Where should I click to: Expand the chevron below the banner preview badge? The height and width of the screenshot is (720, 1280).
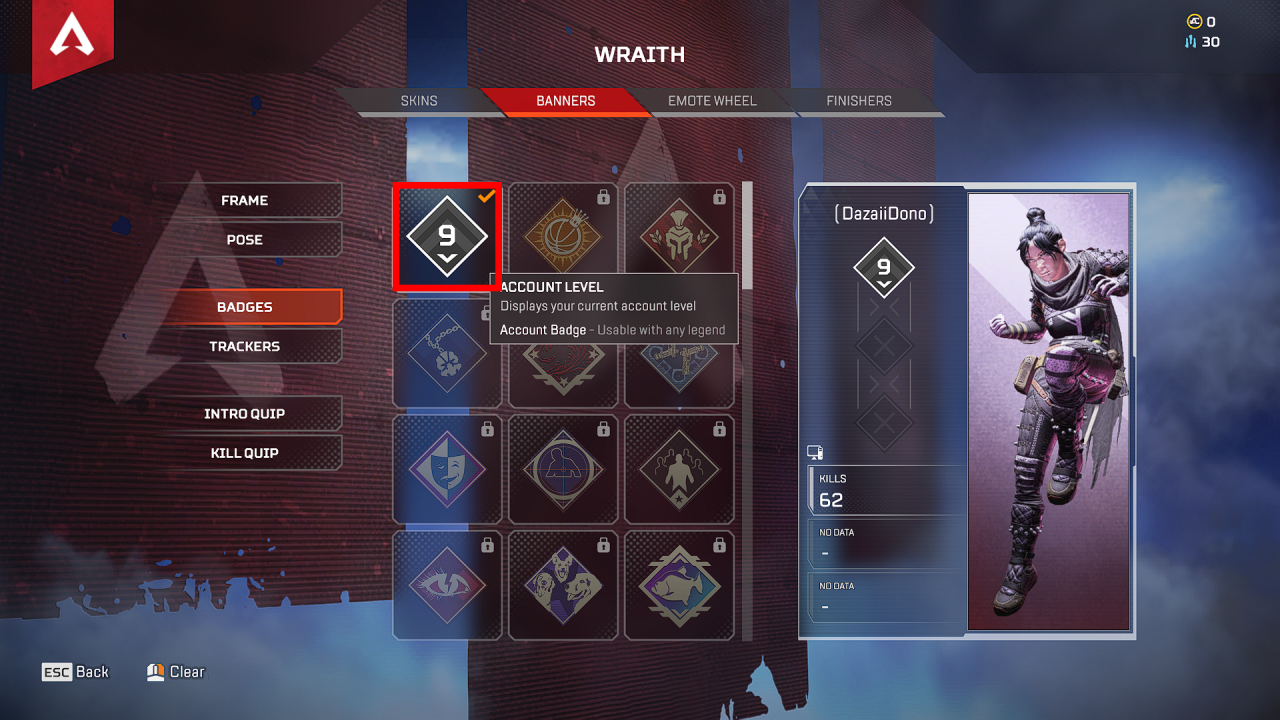884,286
